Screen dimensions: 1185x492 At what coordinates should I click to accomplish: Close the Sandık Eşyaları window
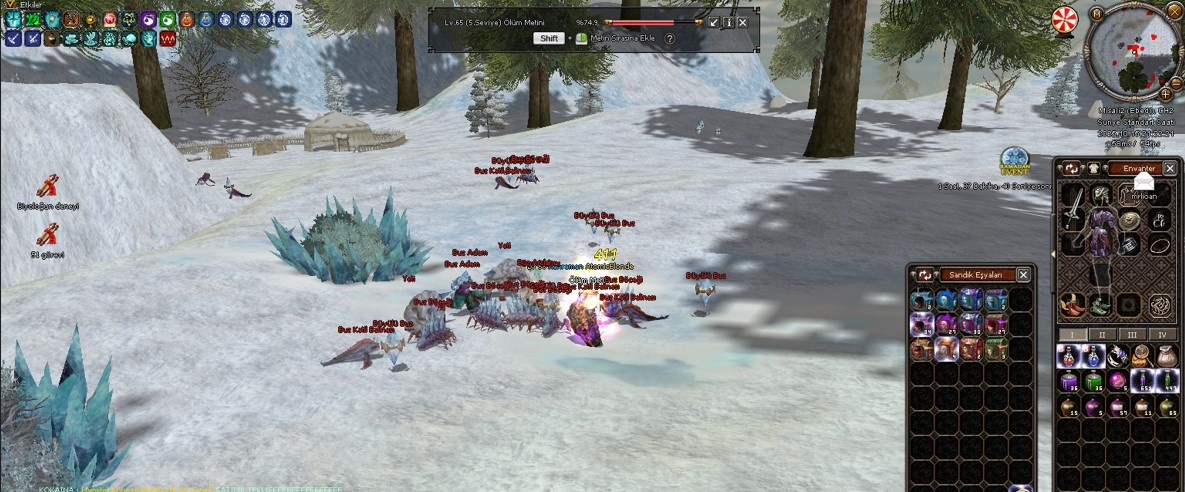1023,274
